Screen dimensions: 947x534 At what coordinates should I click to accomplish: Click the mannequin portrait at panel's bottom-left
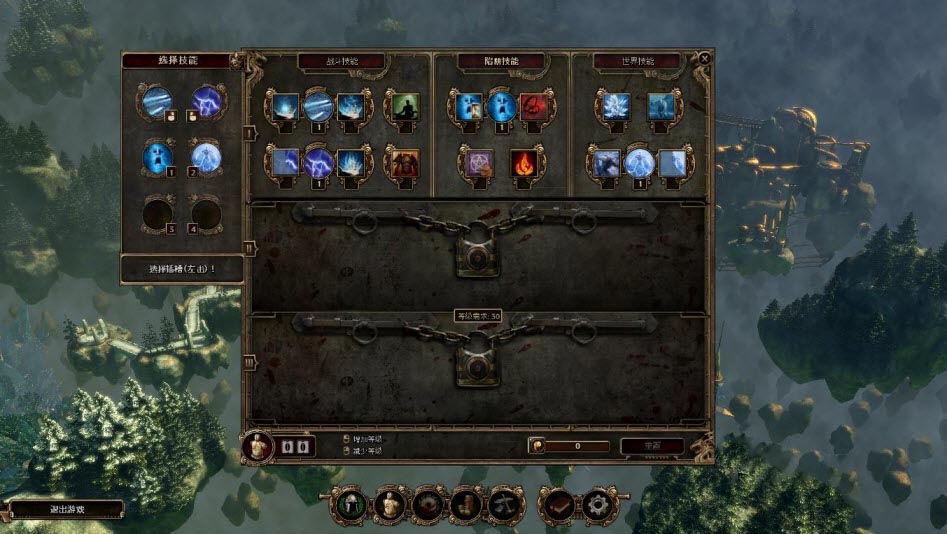259,447
